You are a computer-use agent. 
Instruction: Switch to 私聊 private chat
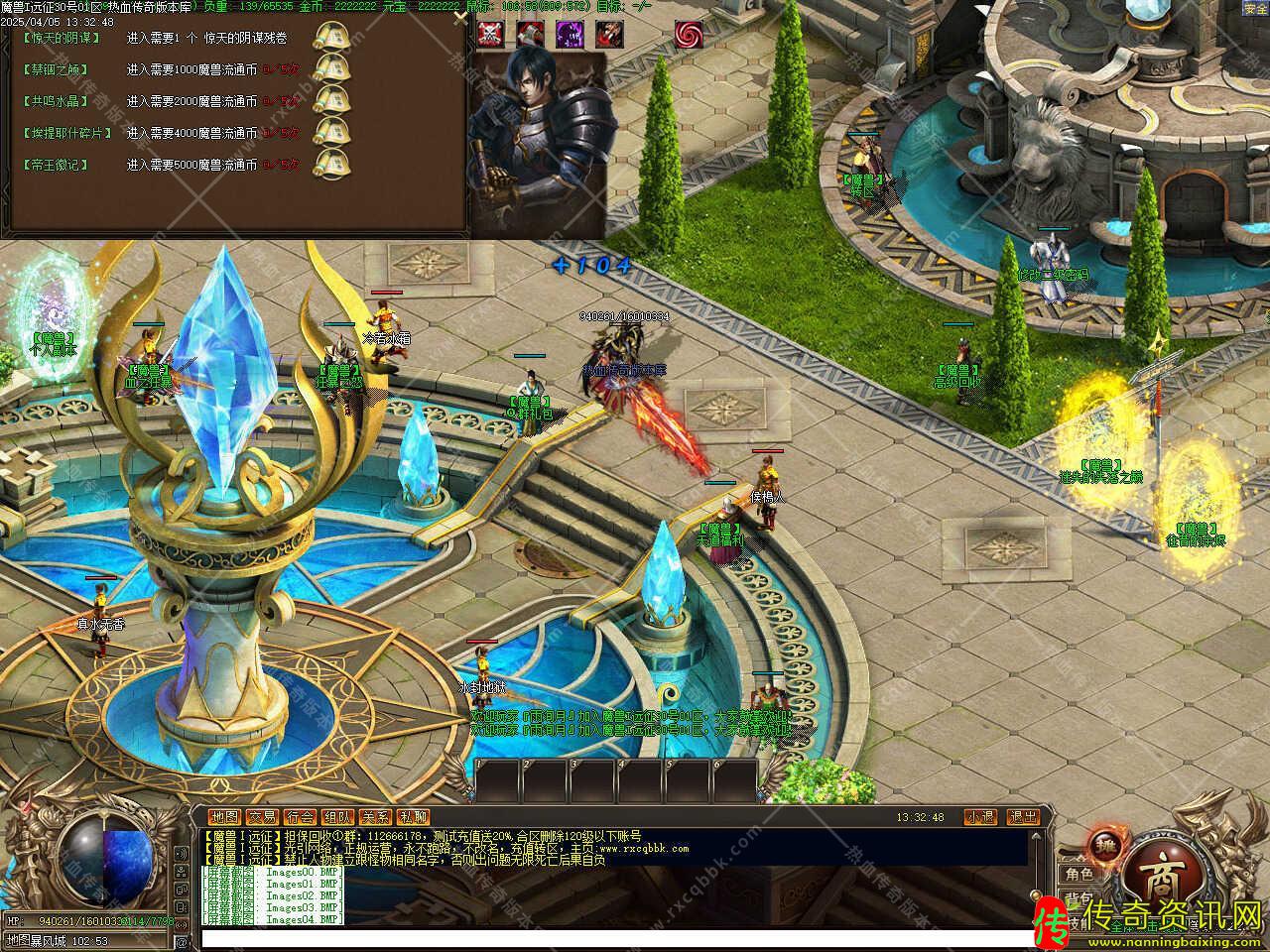tap(413, 817)
